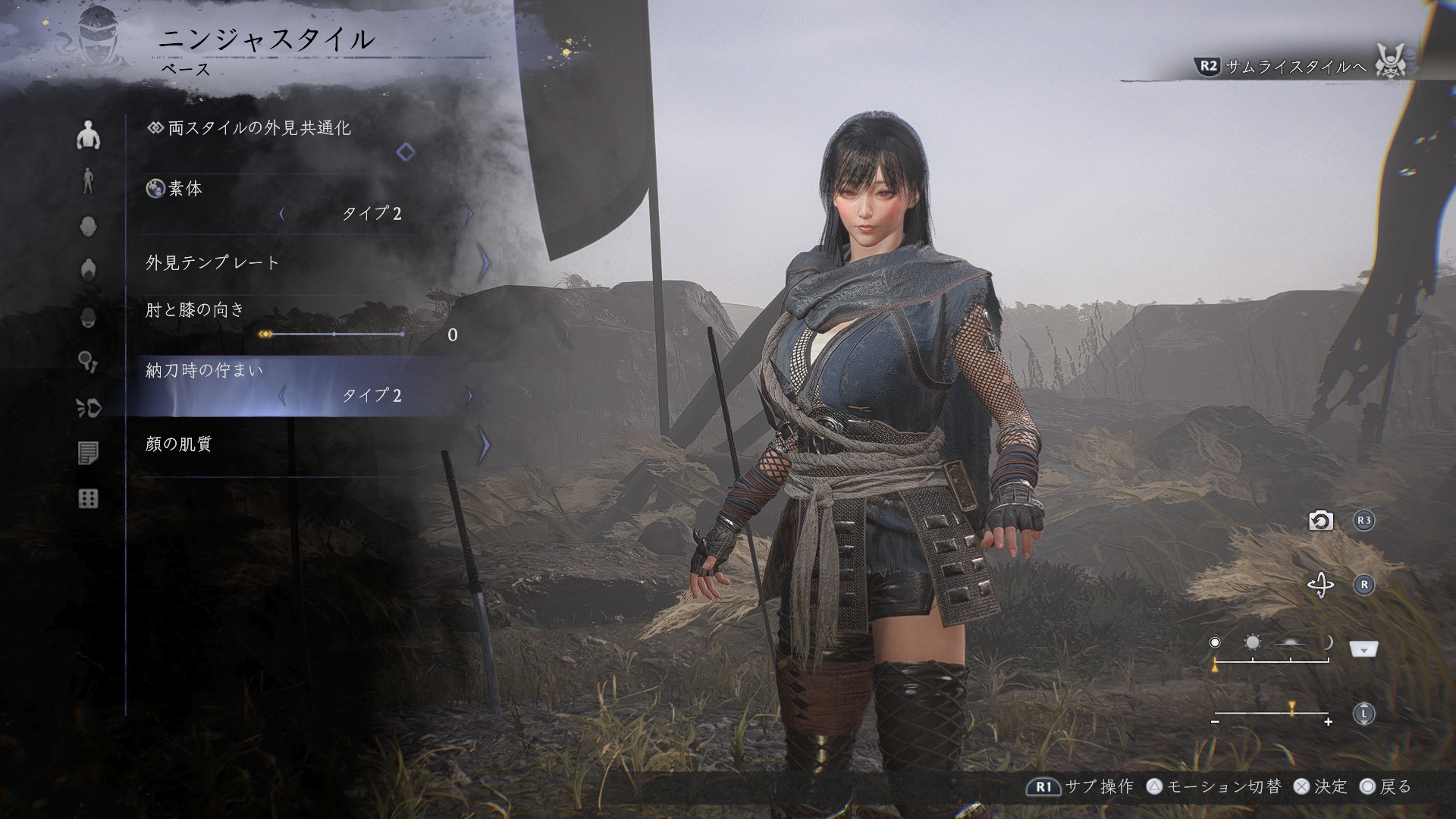Click left arrow on 素体 type selector
This screenshot has height=819, width=1456.
[x=282, y=214]
